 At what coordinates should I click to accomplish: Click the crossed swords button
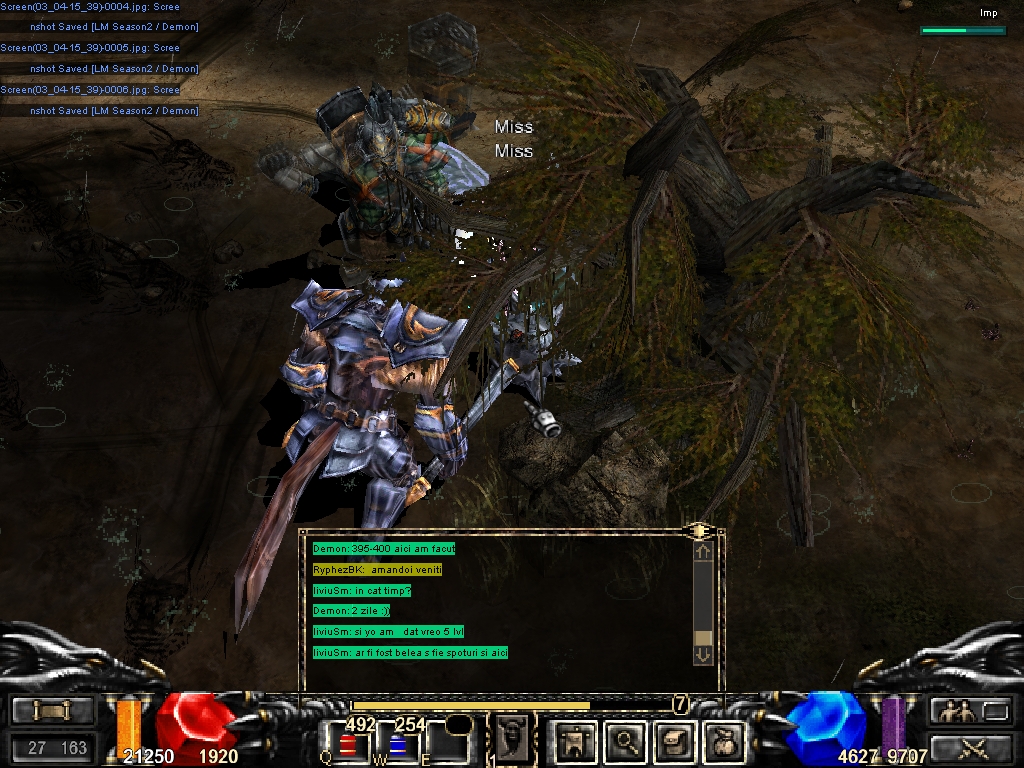pos(970,747)
